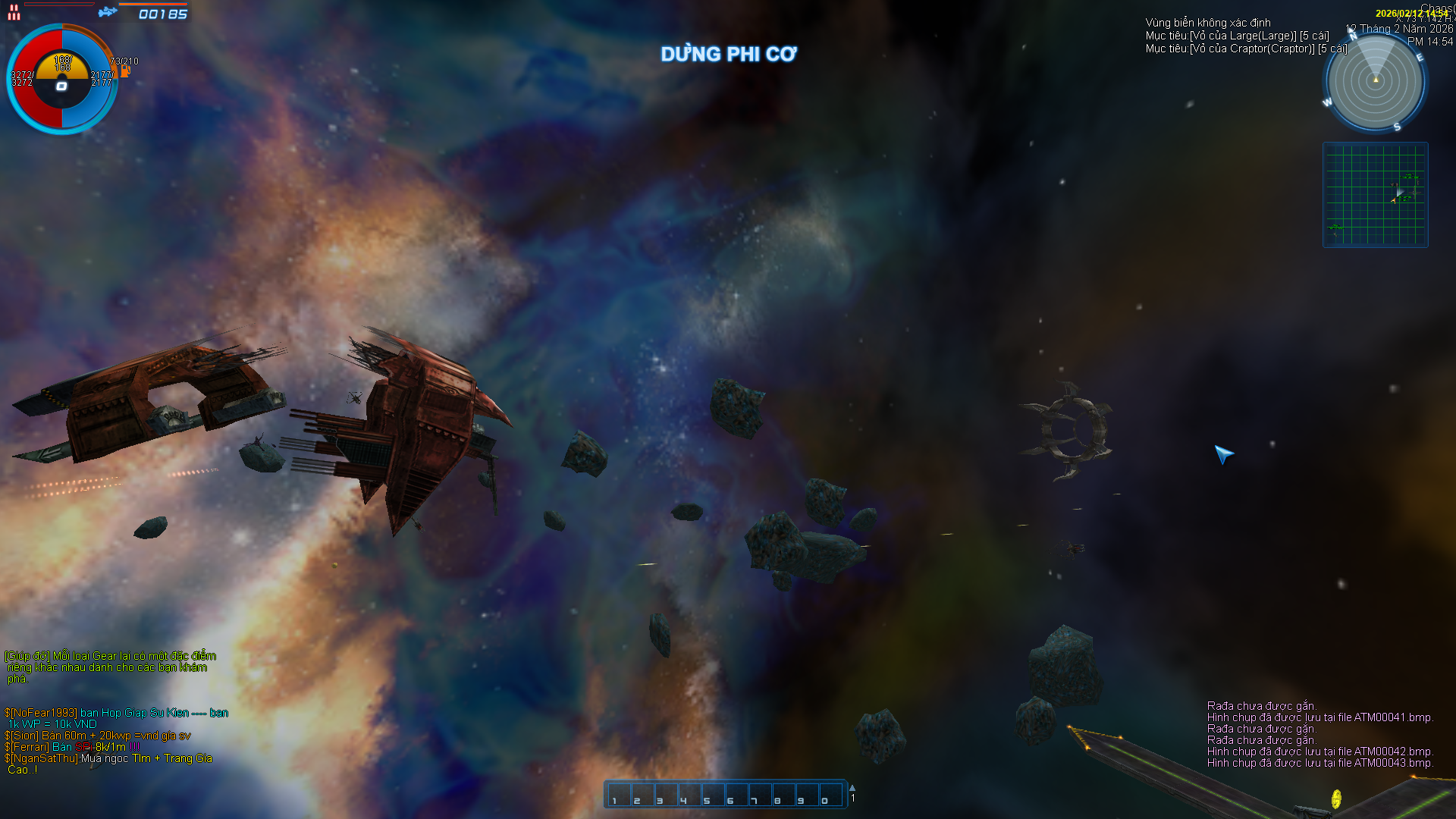
Task: Click NoFear1993's trade chat message
Action: coord(116,718)
